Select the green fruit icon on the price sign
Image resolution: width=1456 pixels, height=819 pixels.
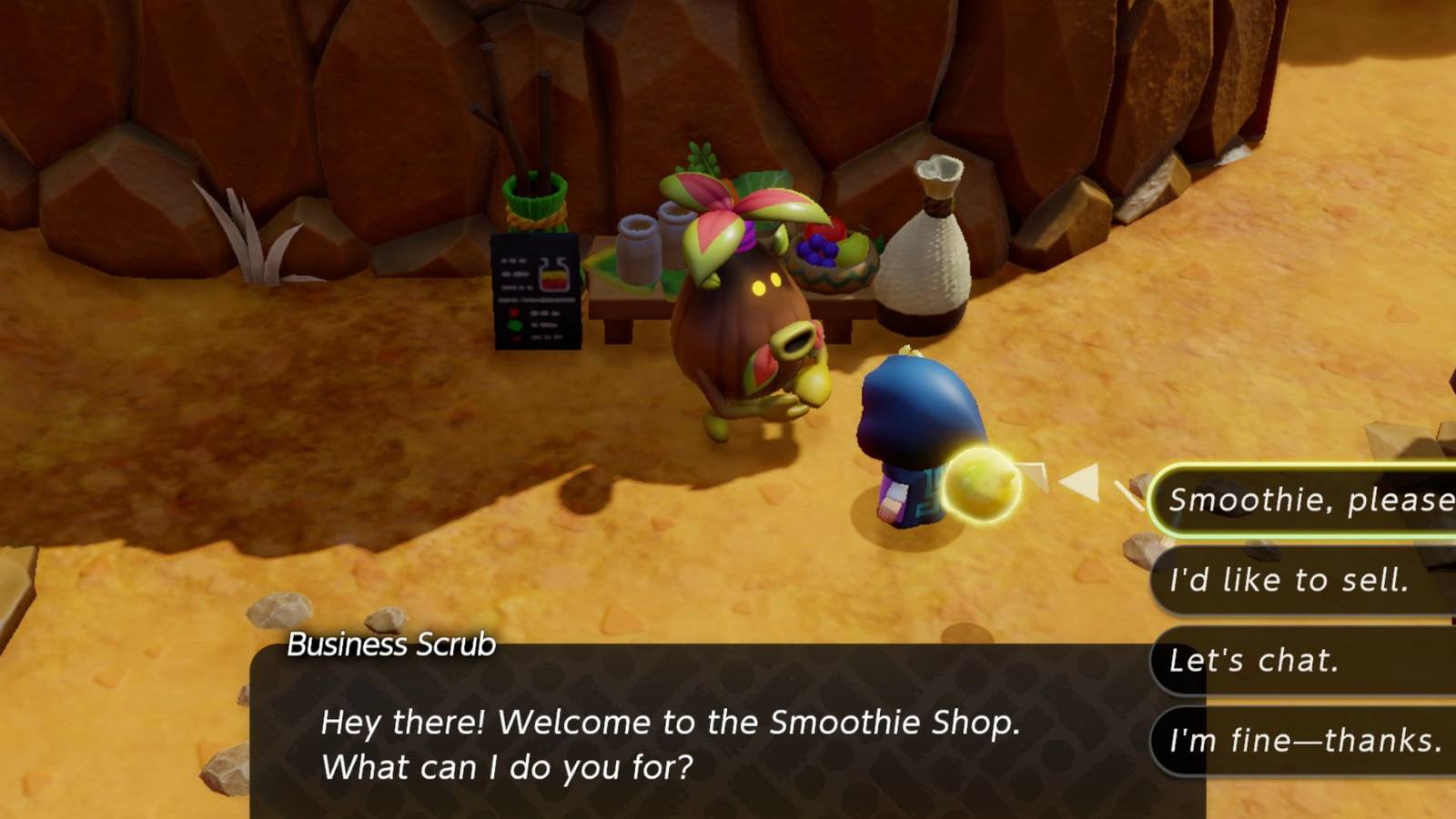click(515, 325)
